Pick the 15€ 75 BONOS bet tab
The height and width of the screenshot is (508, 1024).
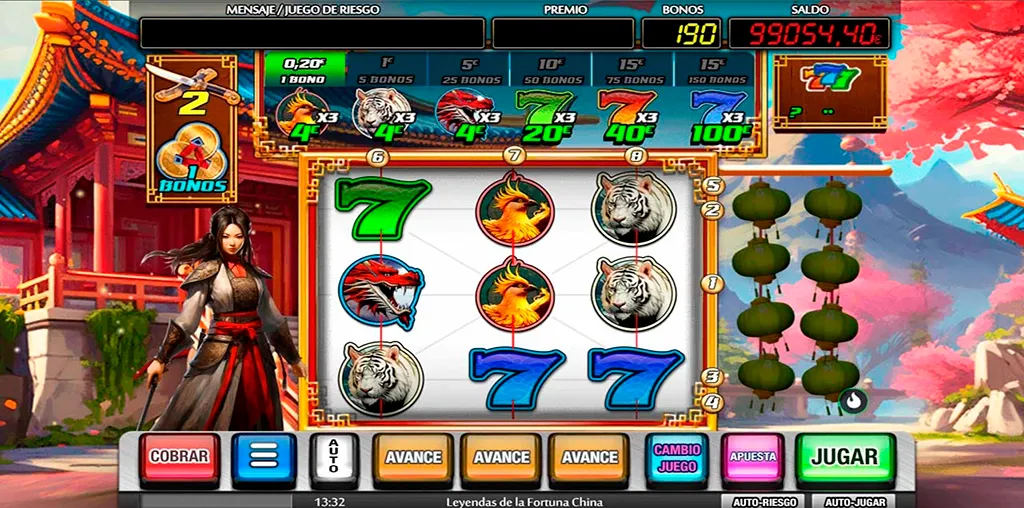coord(632,69)
